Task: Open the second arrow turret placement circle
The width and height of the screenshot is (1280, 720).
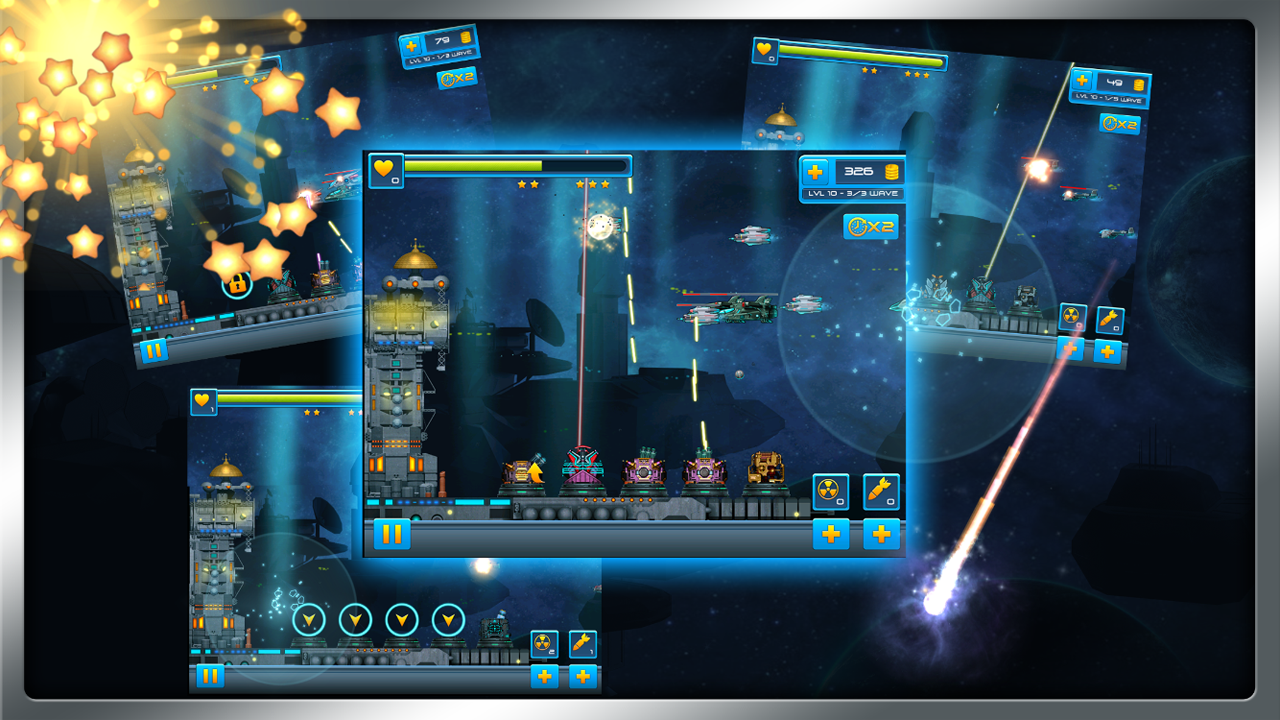Action: 353,620
